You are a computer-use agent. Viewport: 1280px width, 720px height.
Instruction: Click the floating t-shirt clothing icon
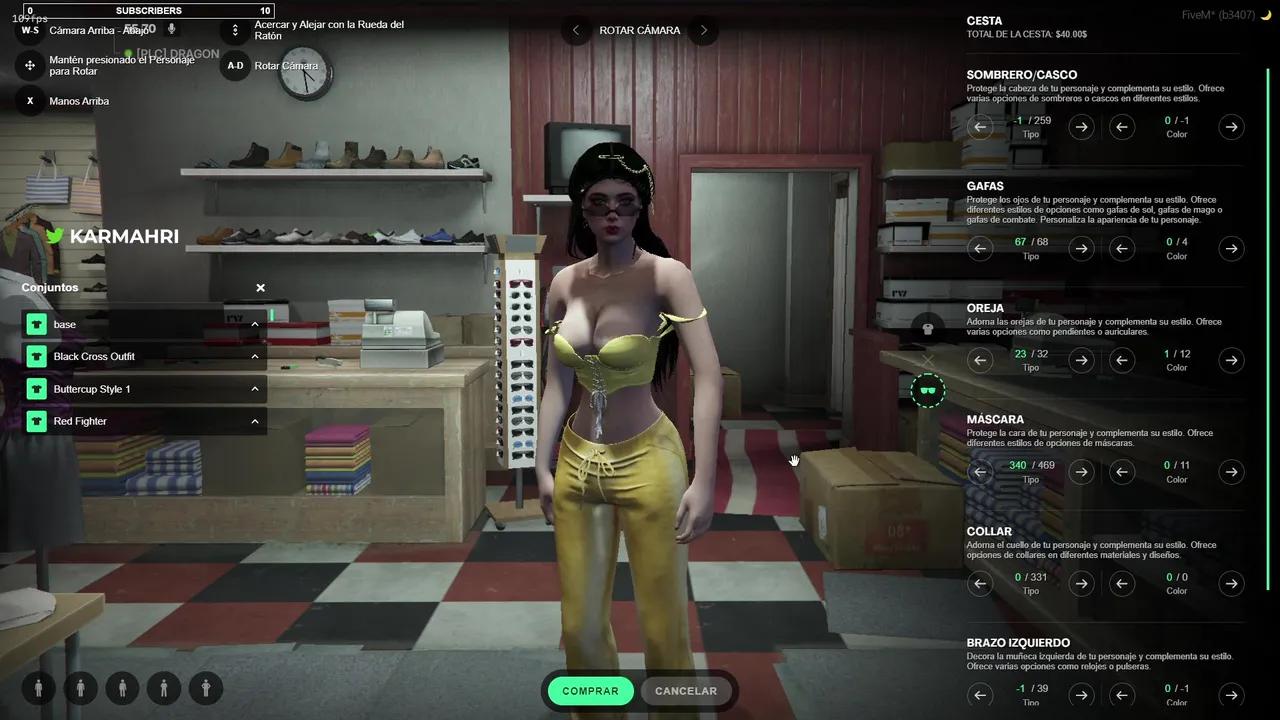928,330
